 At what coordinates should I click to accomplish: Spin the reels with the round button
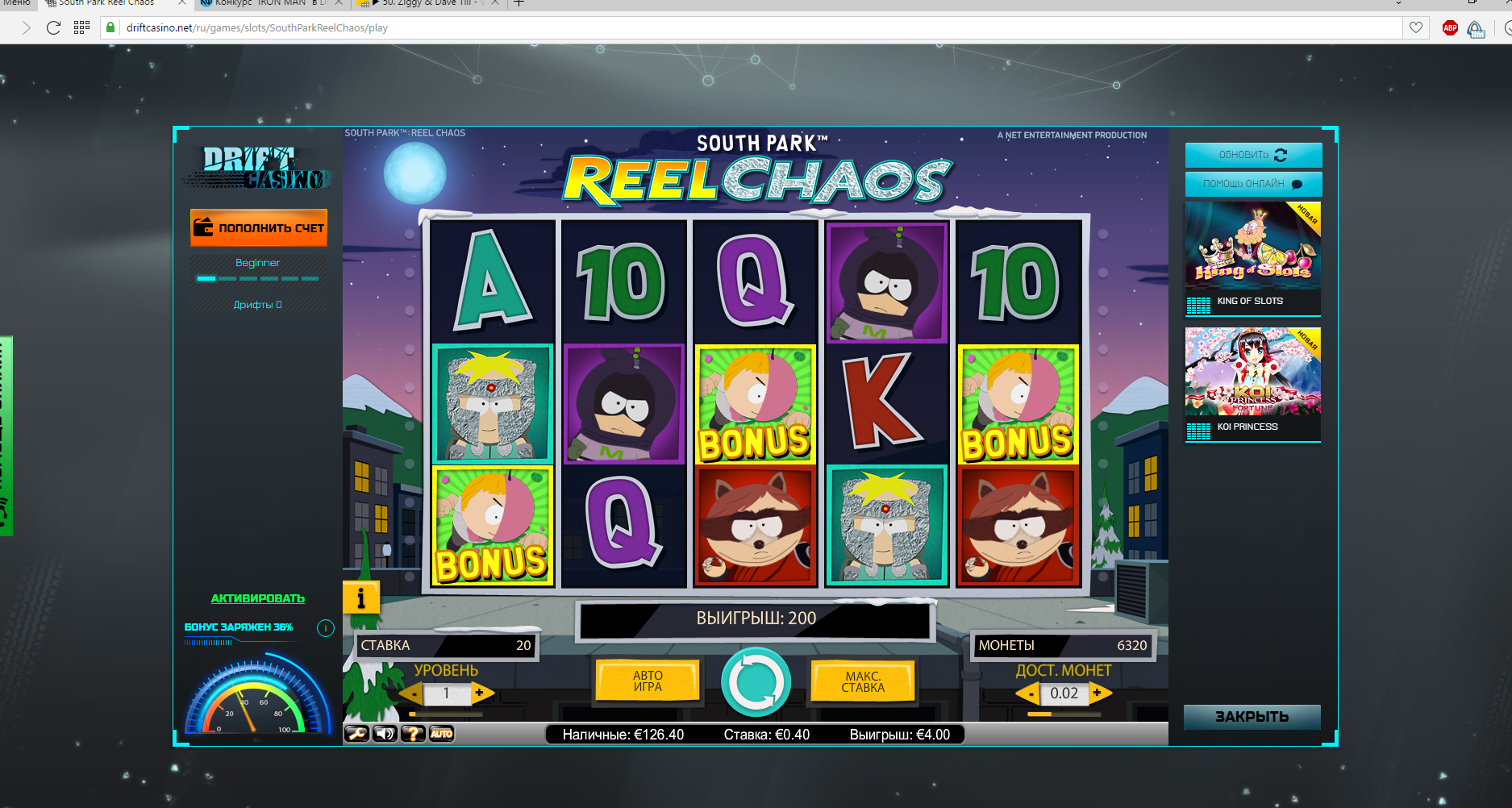click(x=756, y=682)
